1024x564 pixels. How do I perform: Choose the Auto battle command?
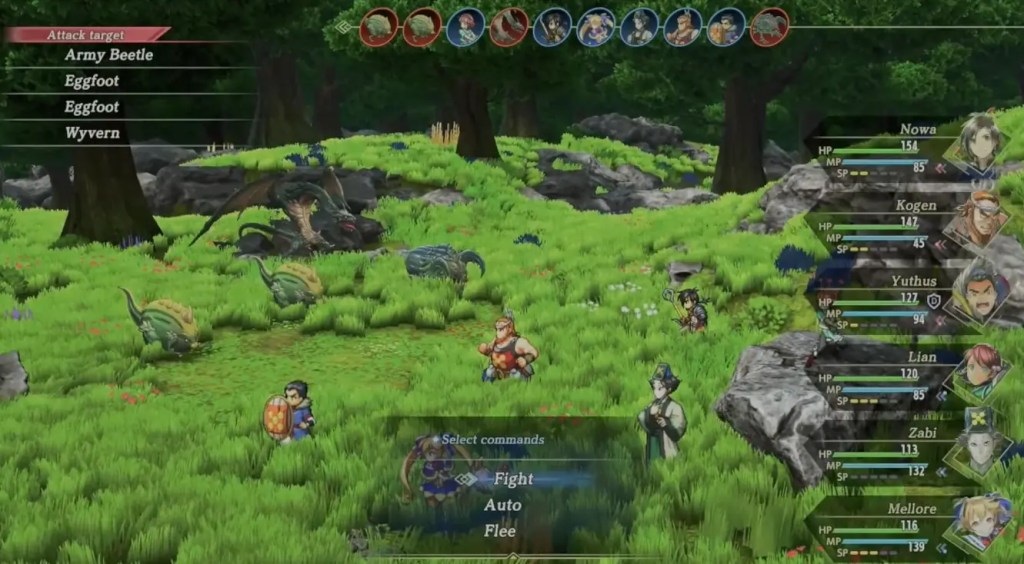click(x=502, y=505)
